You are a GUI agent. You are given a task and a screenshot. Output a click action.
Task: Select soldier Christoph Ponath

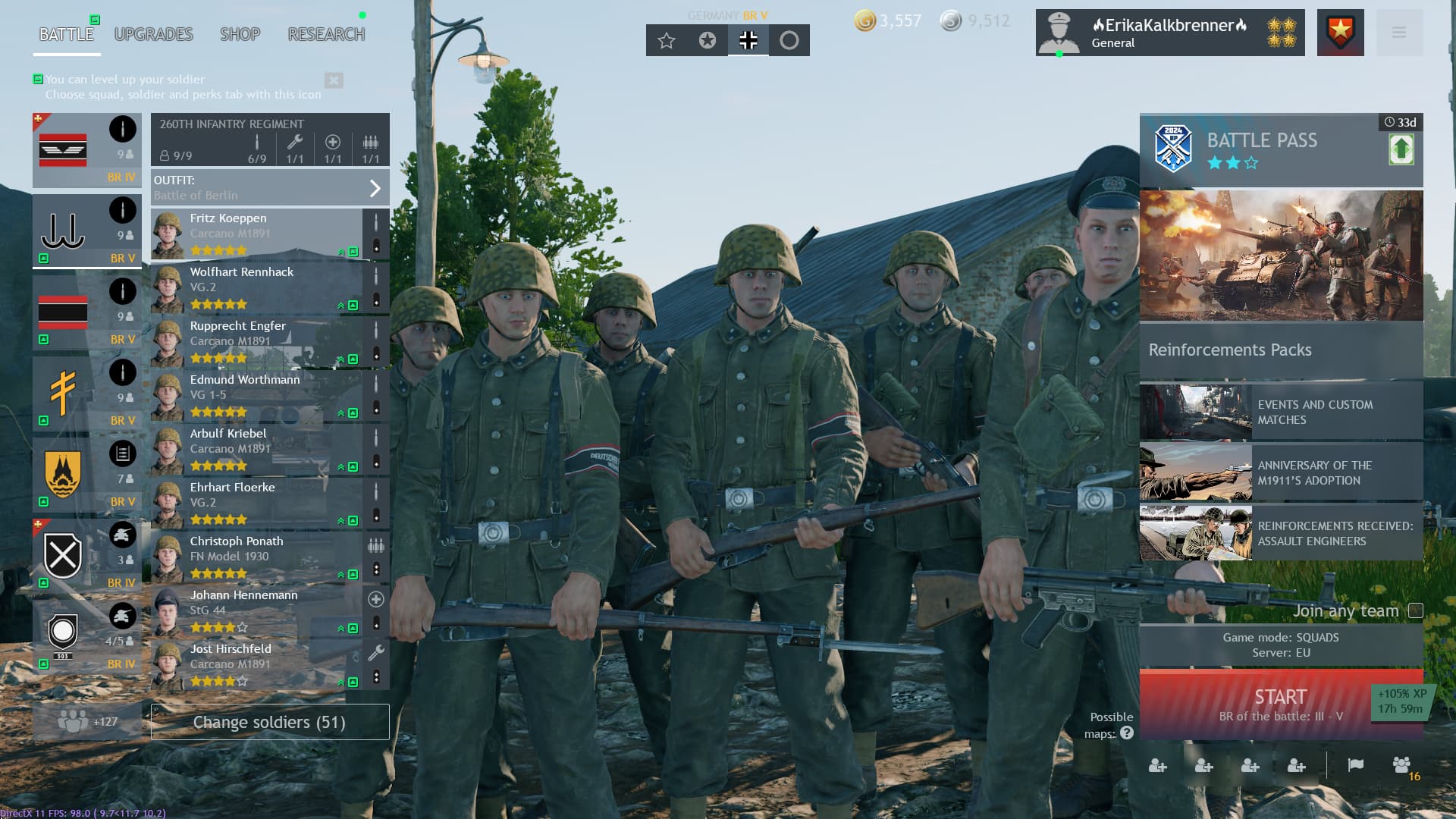[x=256, y=557]
